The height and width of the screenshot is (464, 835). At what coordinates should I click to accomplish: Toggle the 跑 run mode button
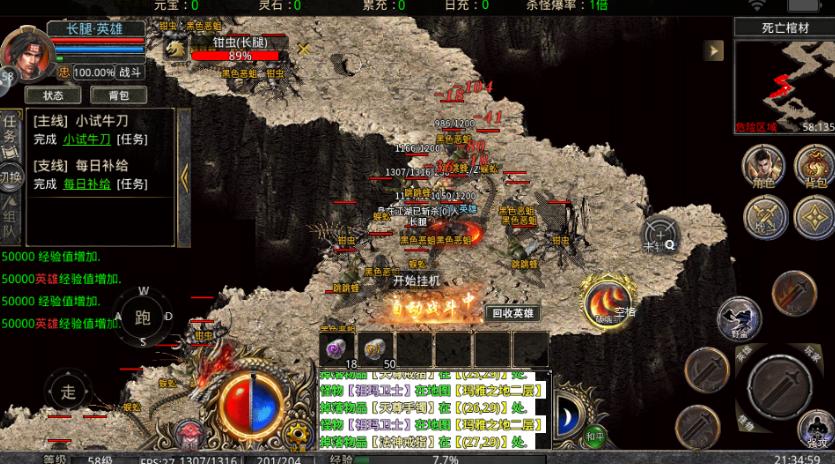coord(142,317)
